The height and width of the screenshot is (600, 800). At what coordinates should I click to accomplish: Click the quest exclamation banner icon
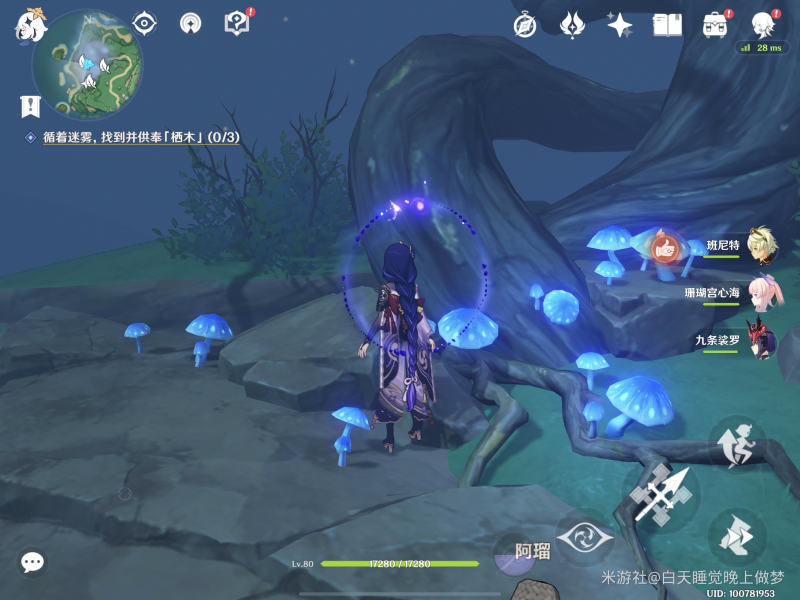point(30,104)
